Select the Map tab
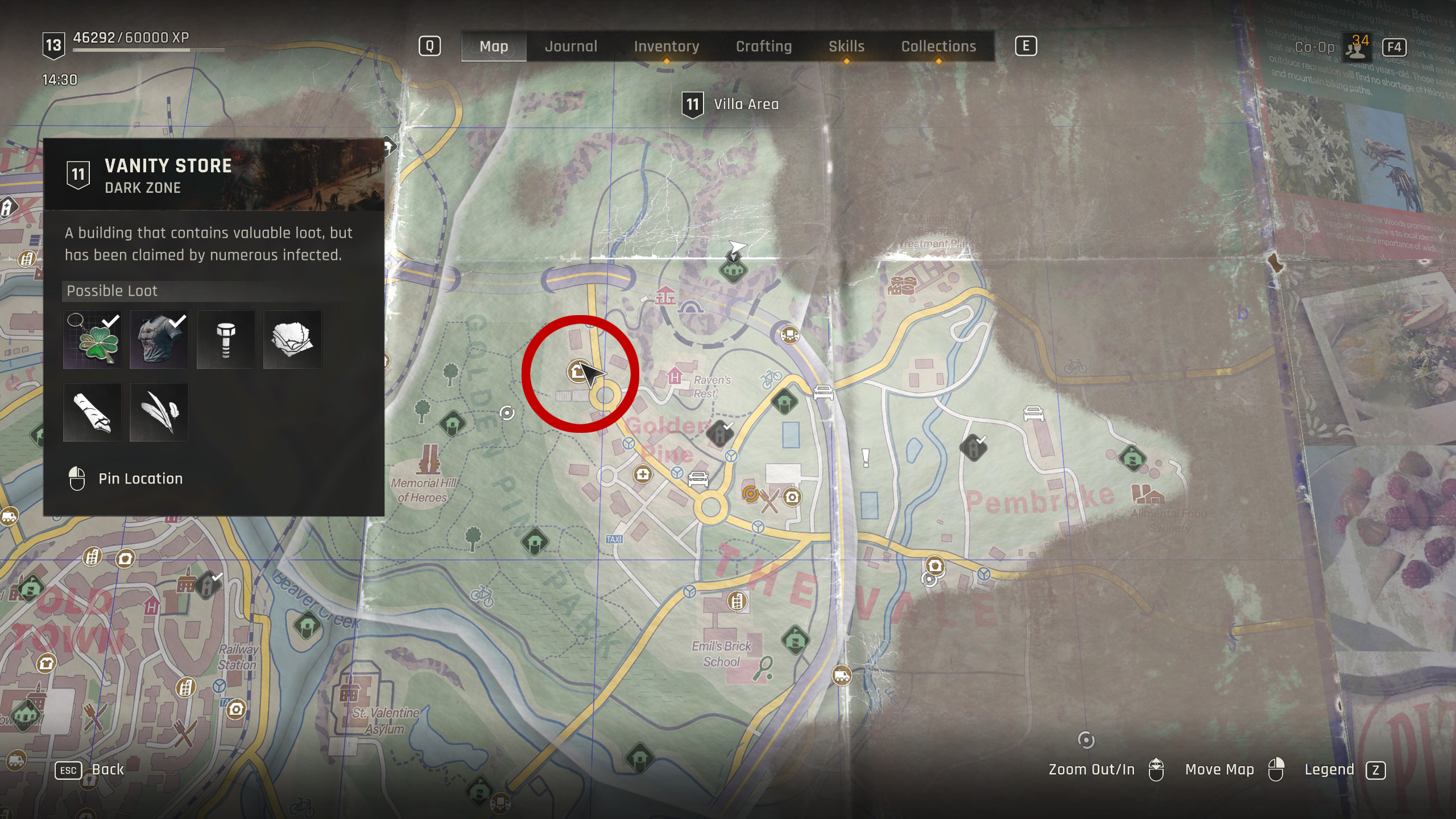 (x=494, y=46)
